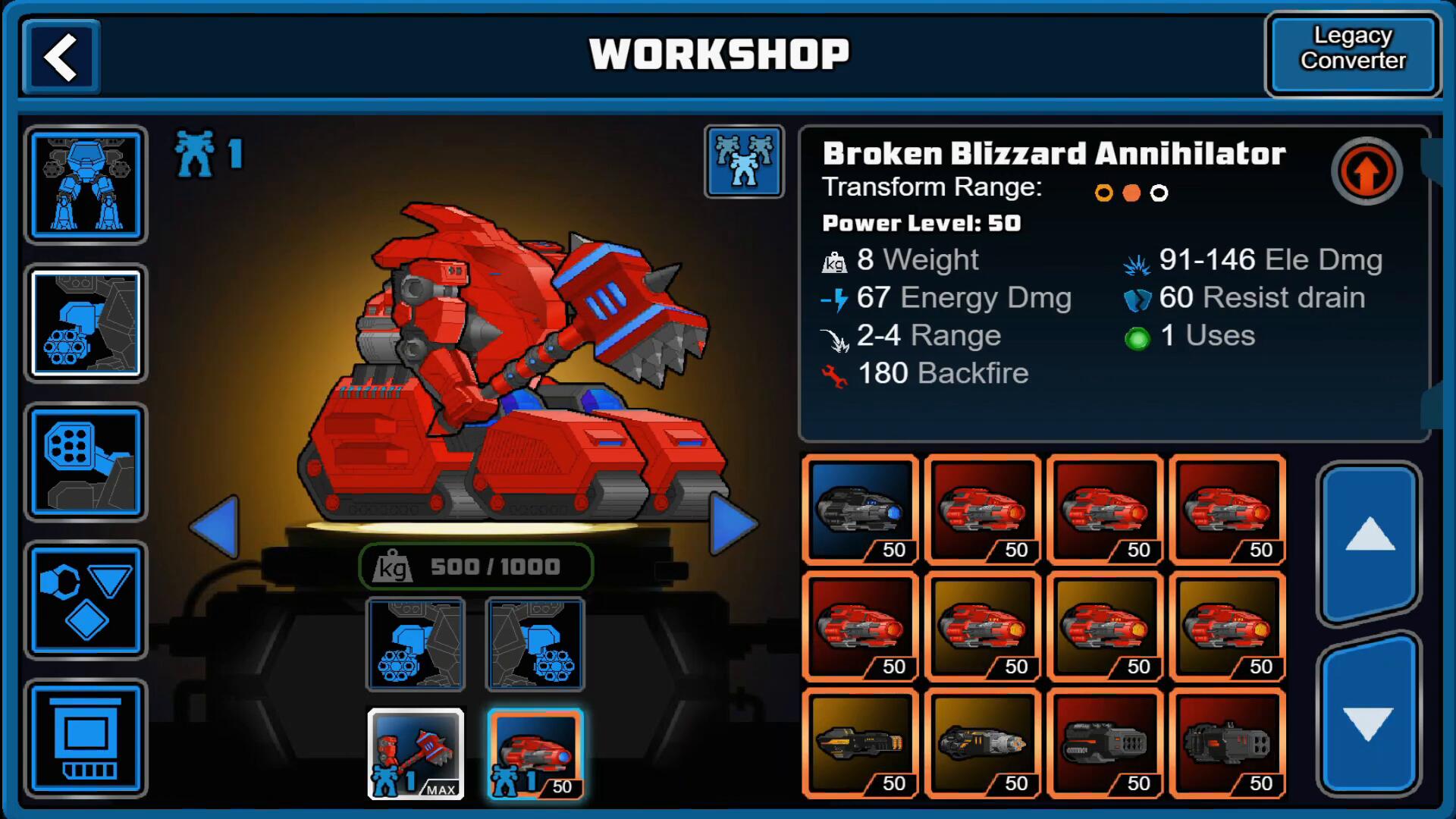Click the three-mech squad button
This screenshot has width=1456, height=819.
click(x=744, y=162)
